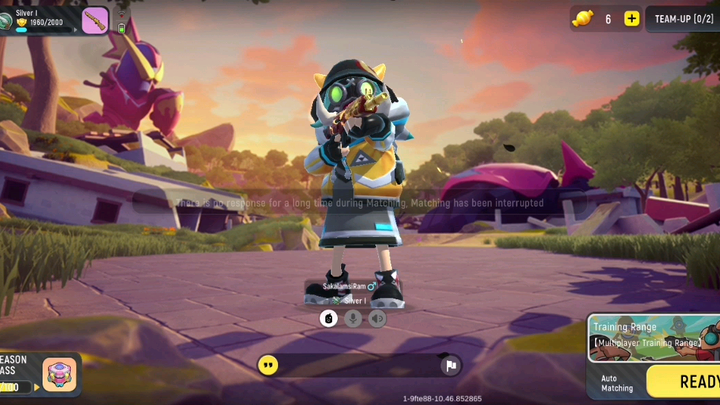Toggle the speaker voice output icon
This screenshot has width=720, height=405.
pyautogui.click(x=377, y=318)
